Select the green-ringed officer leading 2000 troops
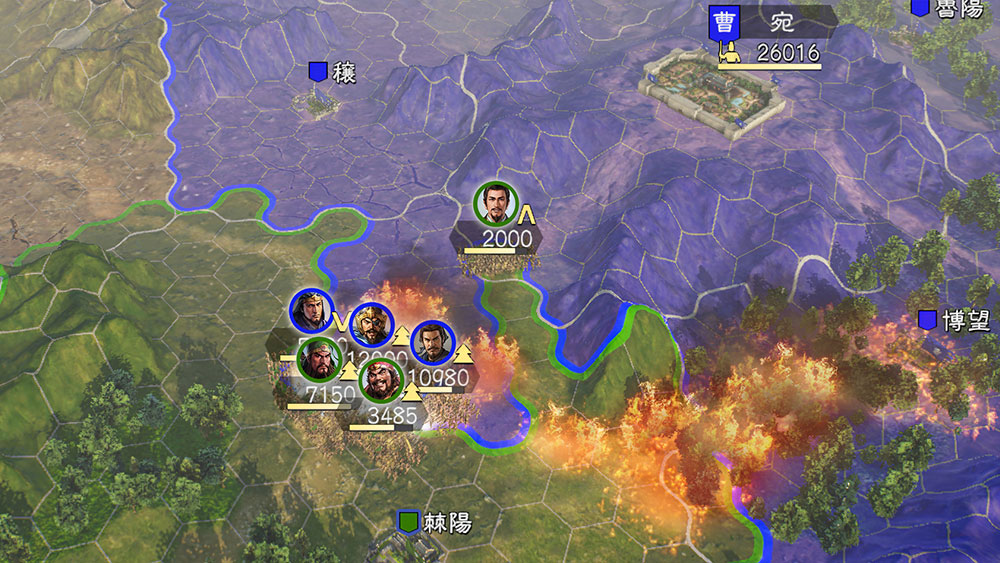 pyautogui.click(x=494, y=205)
